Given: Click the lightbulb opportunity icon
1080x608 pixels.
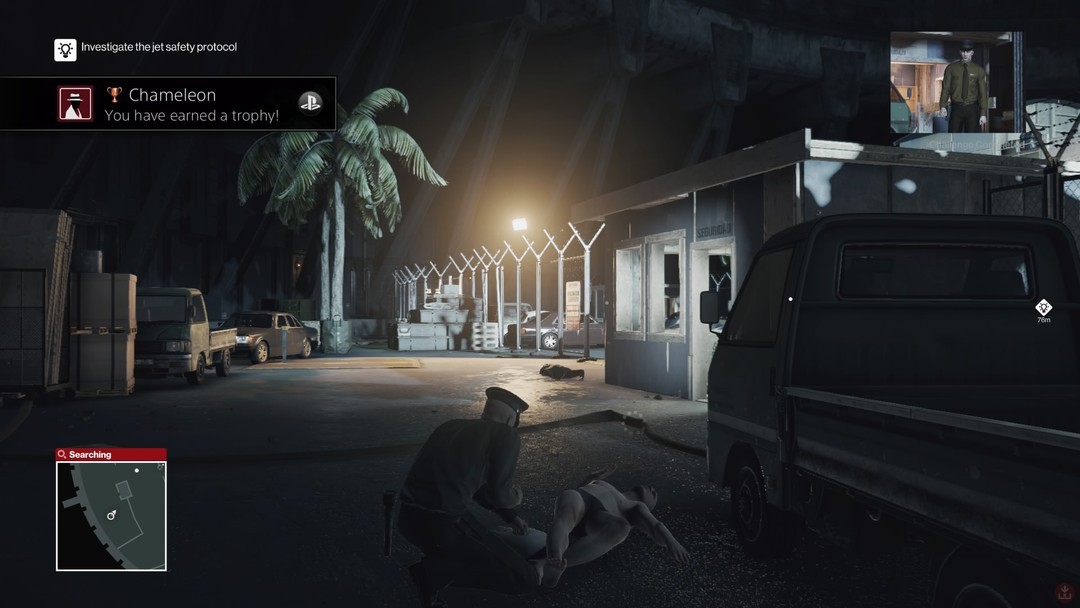Looking at the screenshot, I should click(x=65, y=49).
